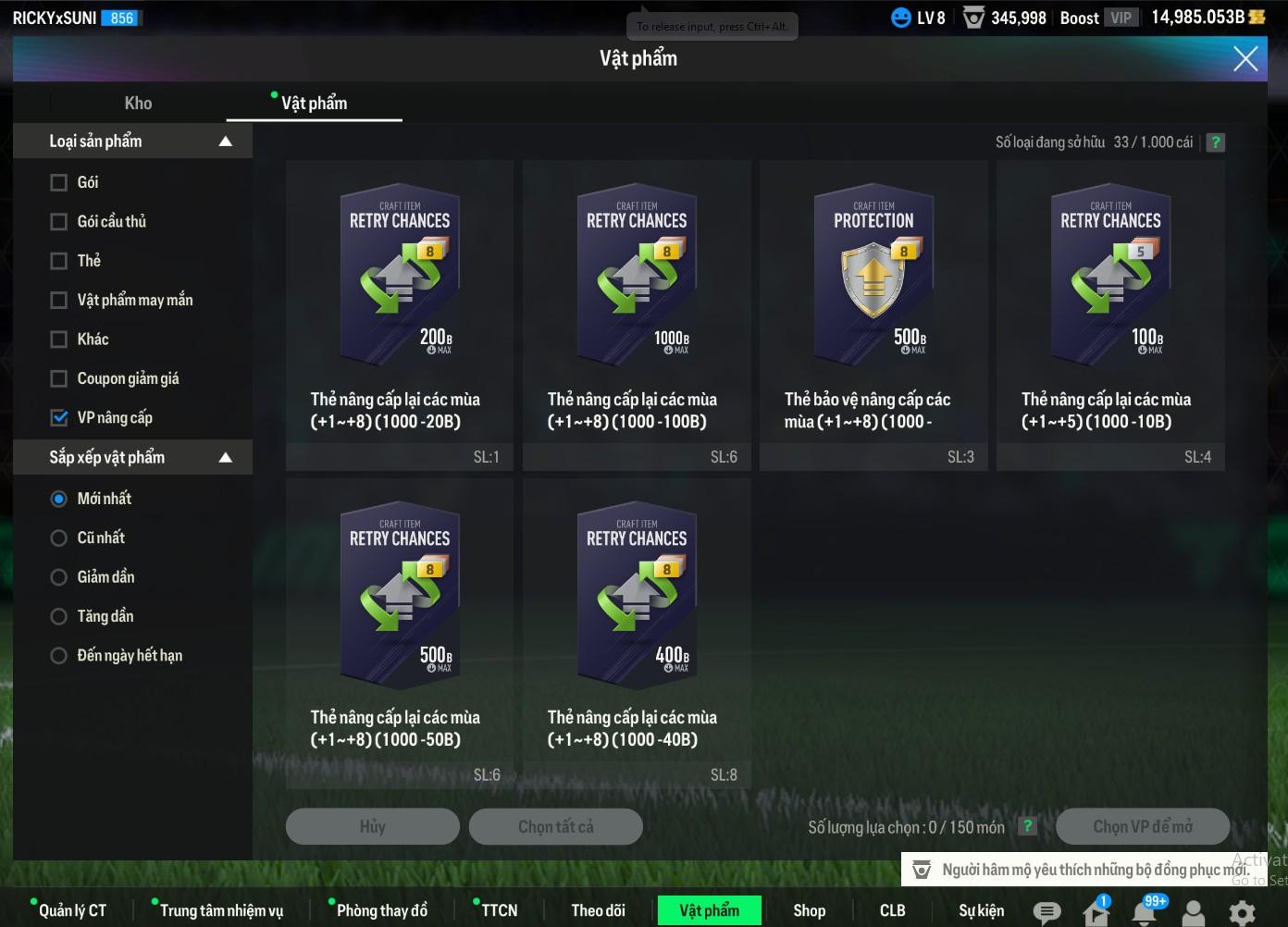Open the settings gear icon
1288x927 pixels.
[x=1242, y=912]
